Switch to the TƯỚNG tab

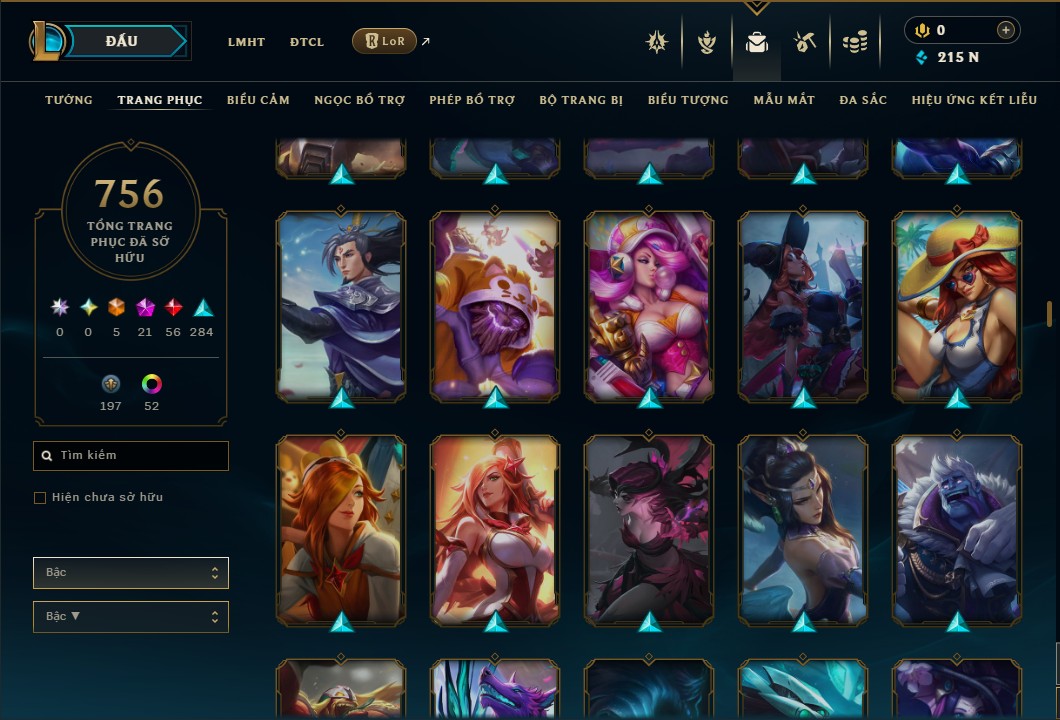(69, 100)
